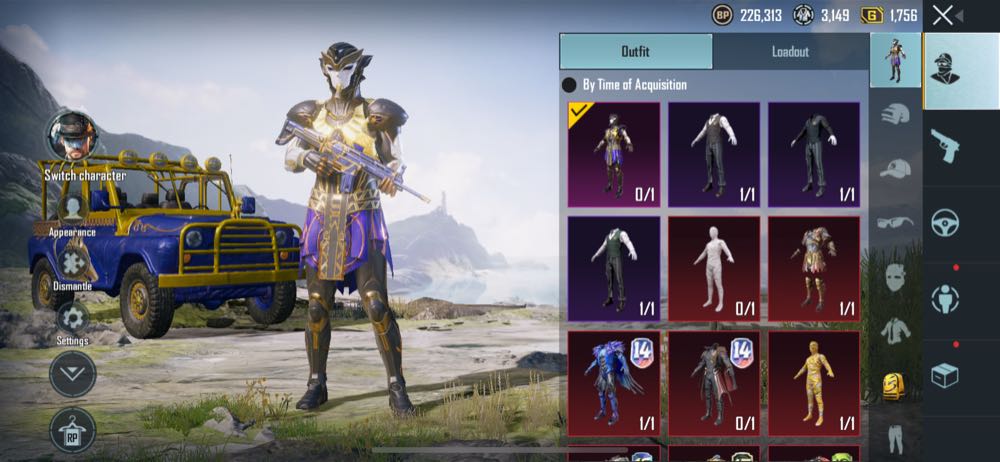Image resolution: width=1000 pixels, height=462 pixels.
Task: Open the supply crate section
Action: (944, 374)
